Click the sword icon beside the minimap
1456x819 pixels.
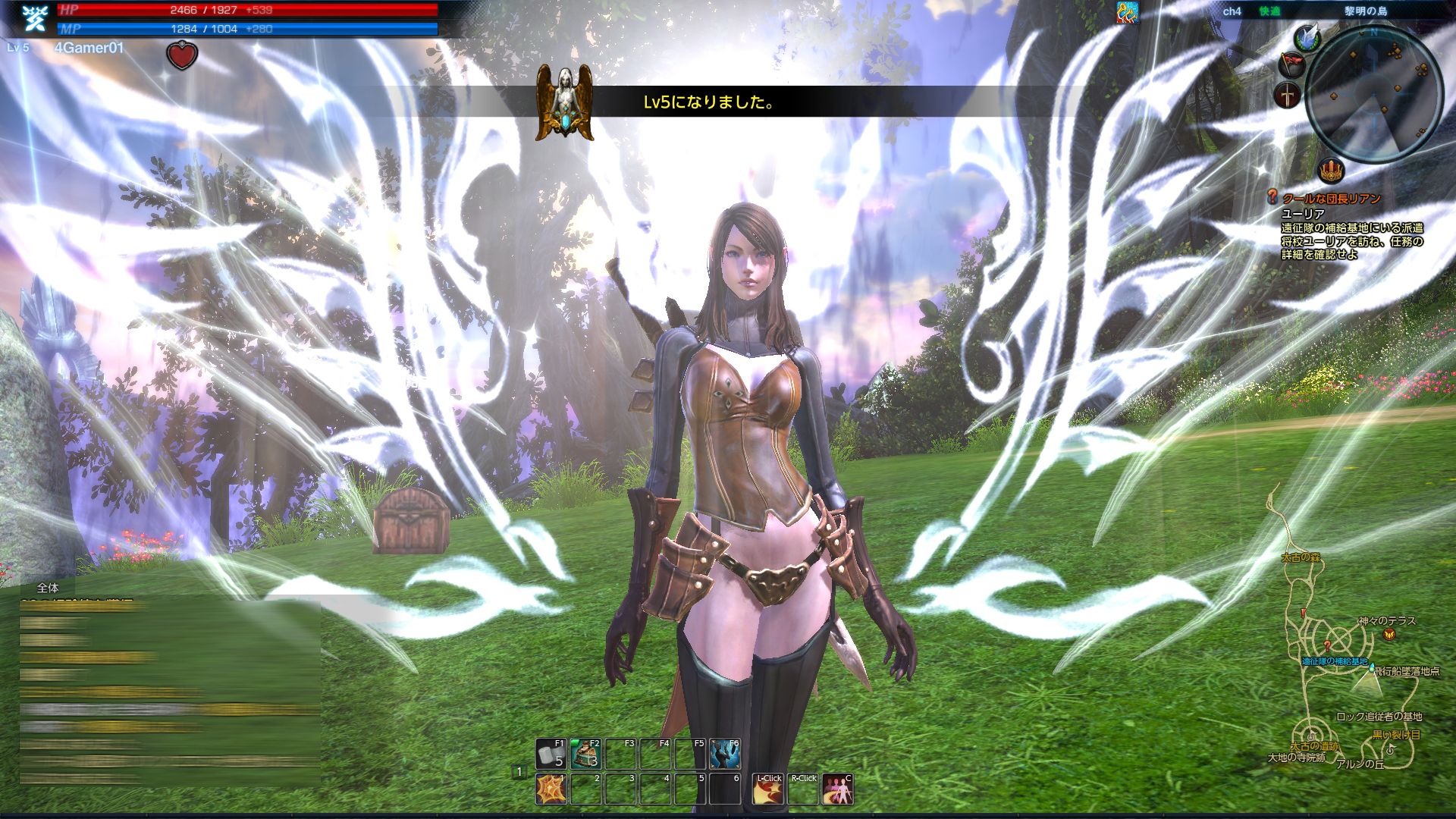pyautogui.click(x=1288, y=96)
